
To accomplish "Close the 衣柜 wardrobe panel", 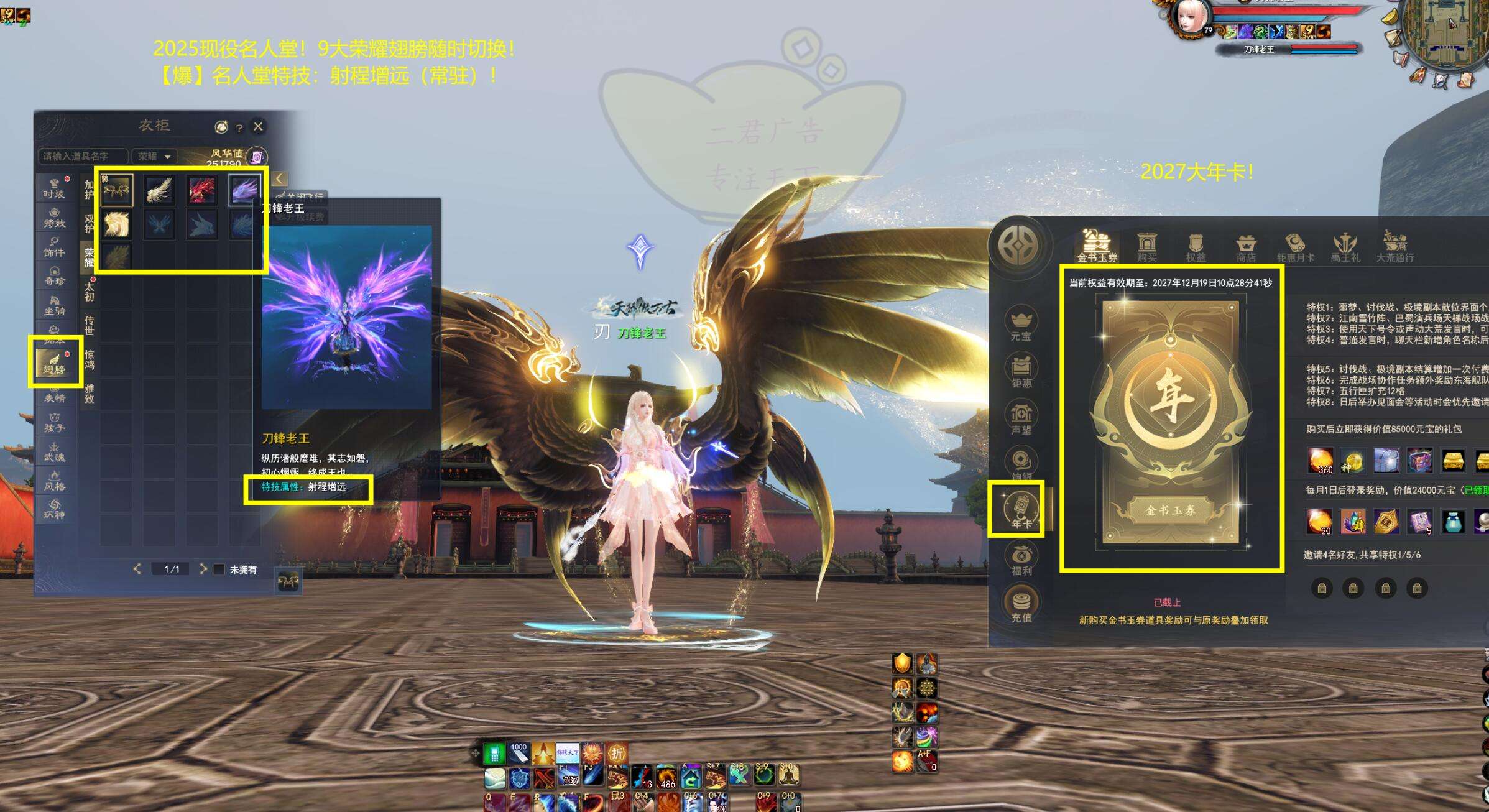I will point(258,127).
